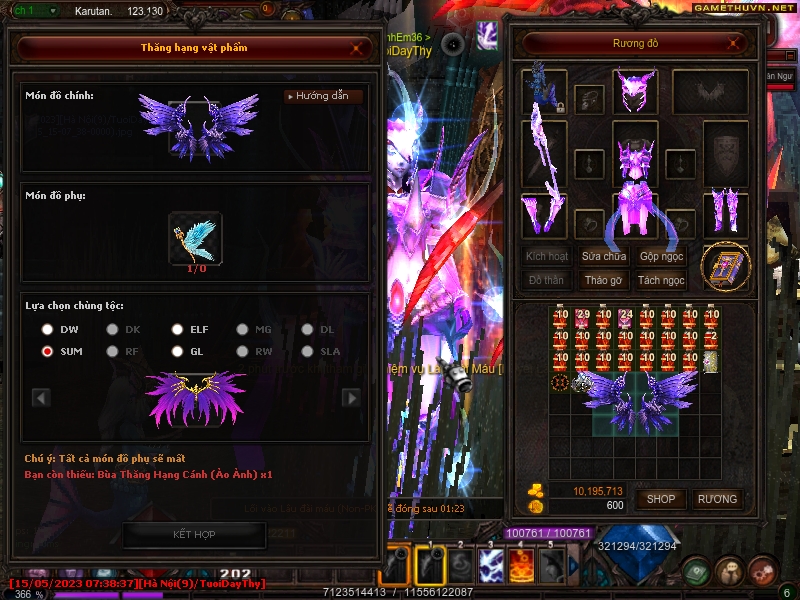This screenshot has height=600, width=800.
Task: Pick the GL race option
Action: pyautogui.click(x=177, y=351)
